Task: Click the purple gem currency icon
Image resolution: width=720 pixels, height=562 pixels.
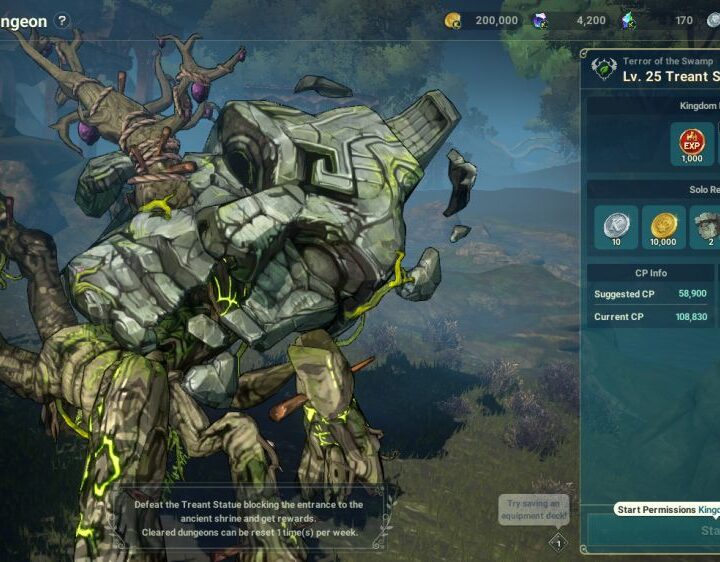Action: coord(540,20)
